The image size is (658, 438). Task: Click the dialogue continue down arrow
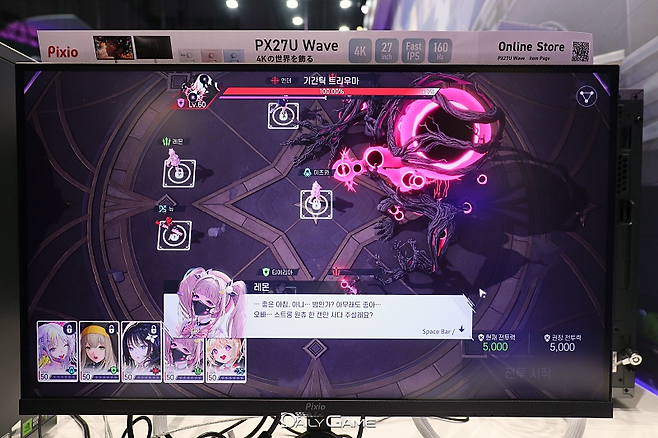[462, 329]
